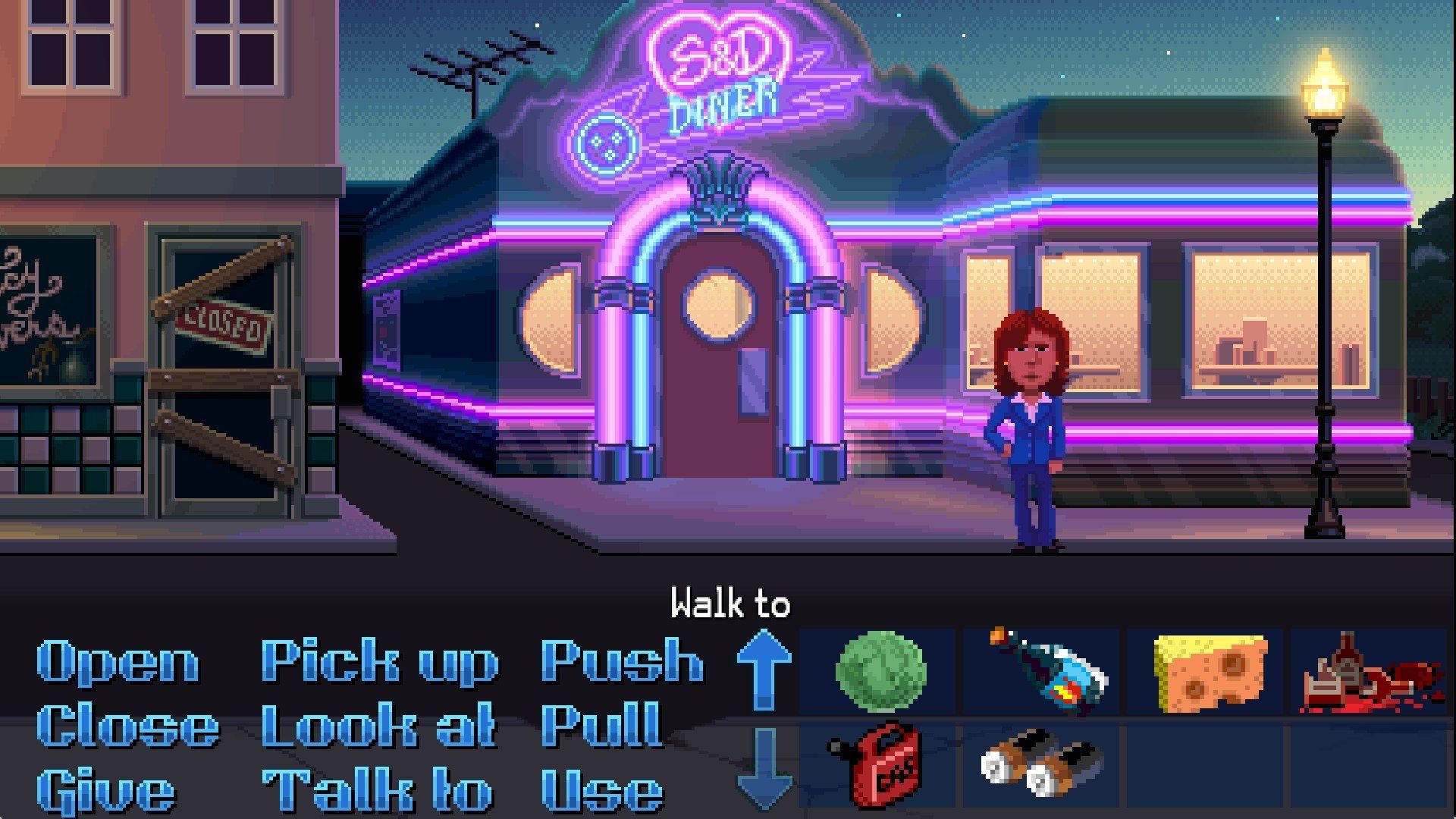This screenshot has width=1456, height=819.
Task: Choose the Close verb
Action: 127,726
